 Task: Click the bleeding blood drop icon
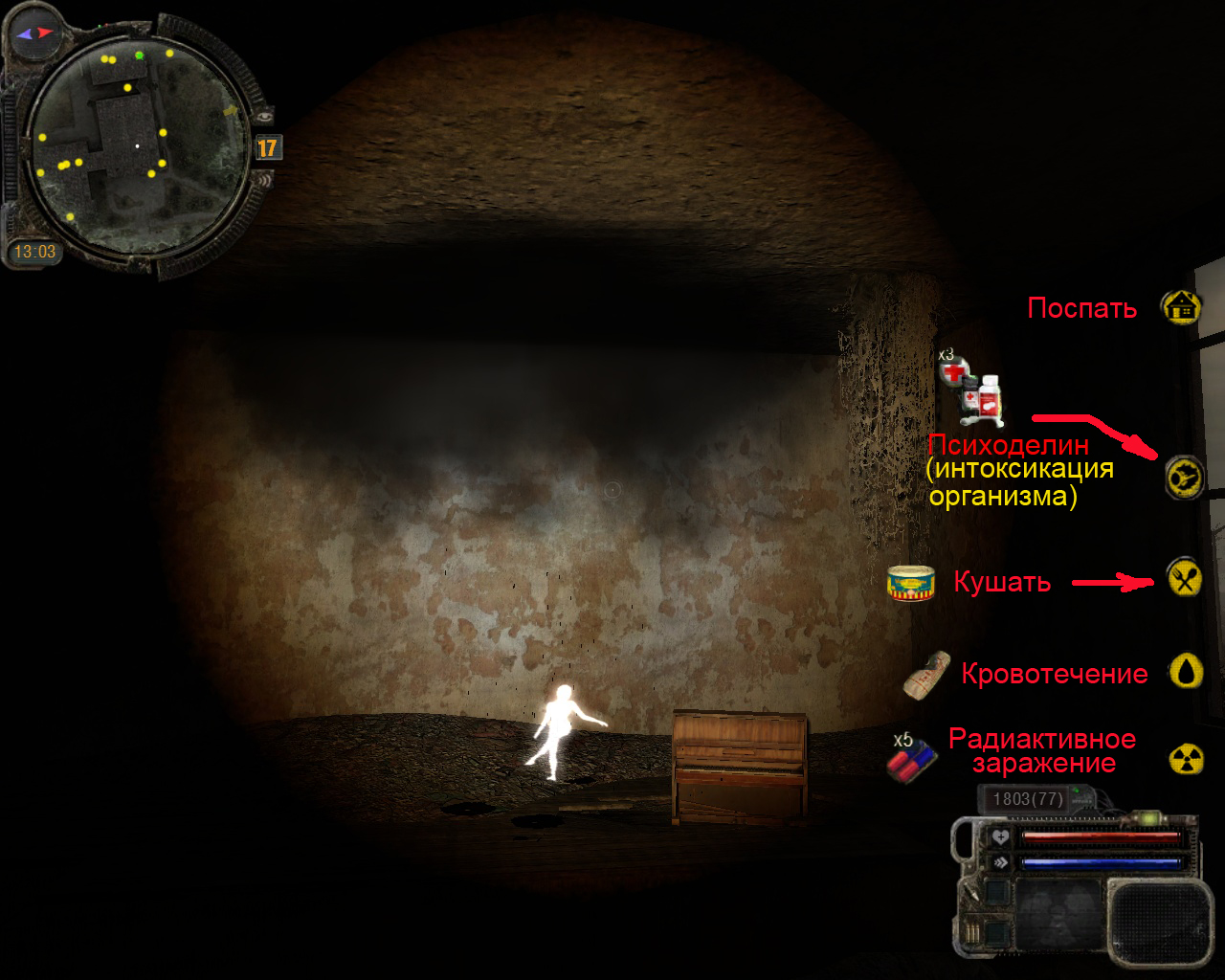1187,672
